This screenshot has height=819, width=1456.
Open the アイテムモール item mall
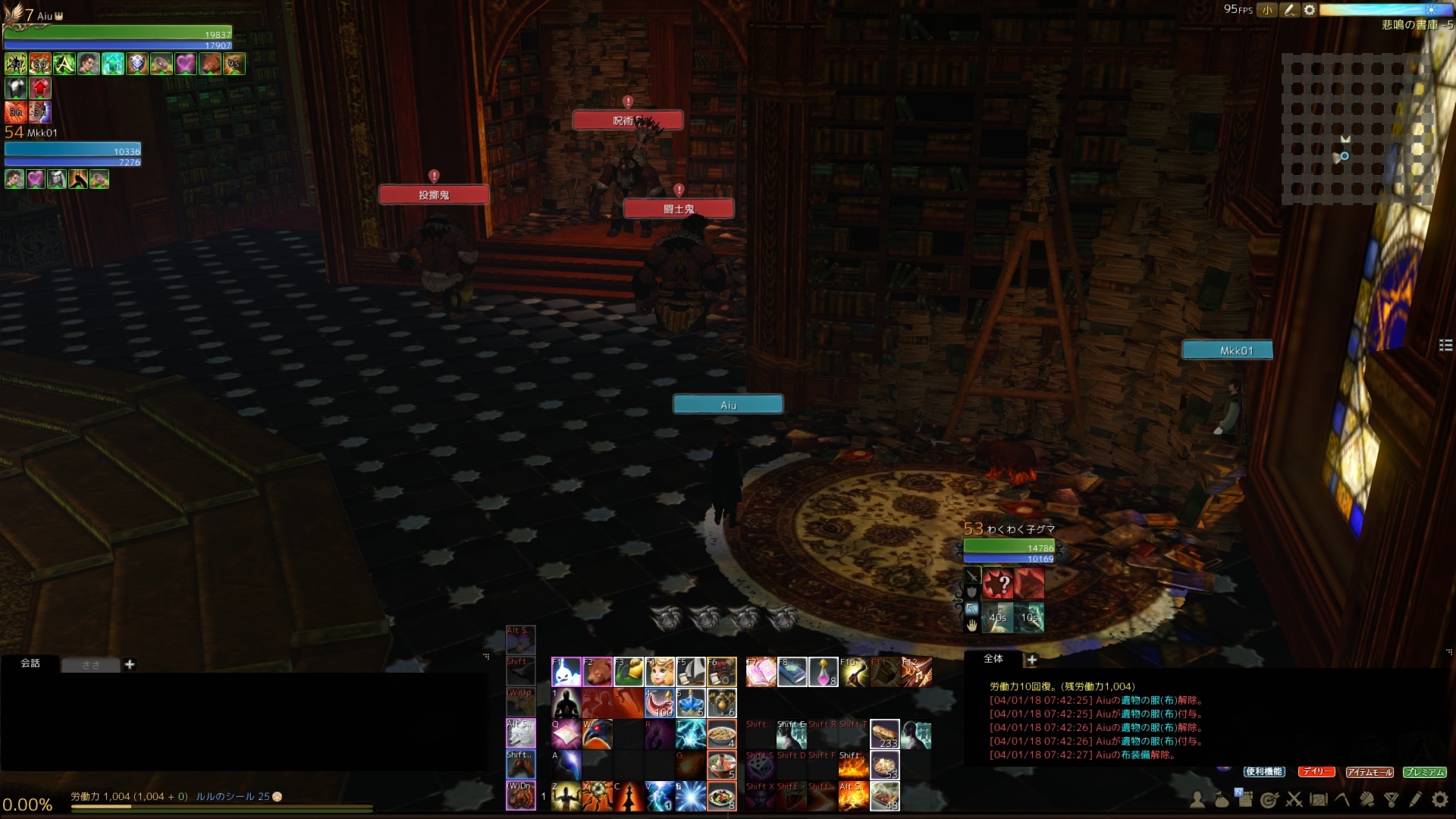point(1370,772)
